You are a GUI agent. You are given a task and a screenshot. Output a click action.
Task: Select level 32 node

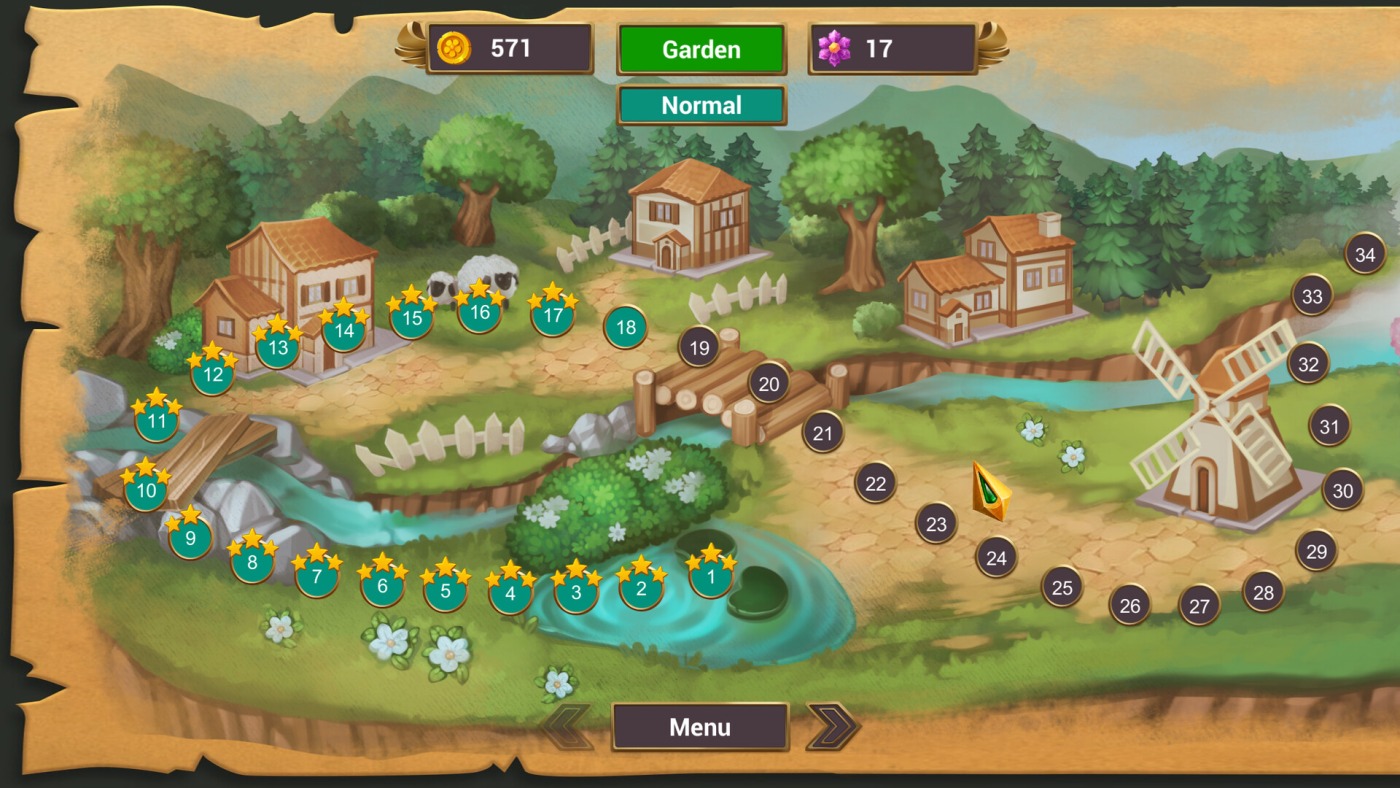1308,364
